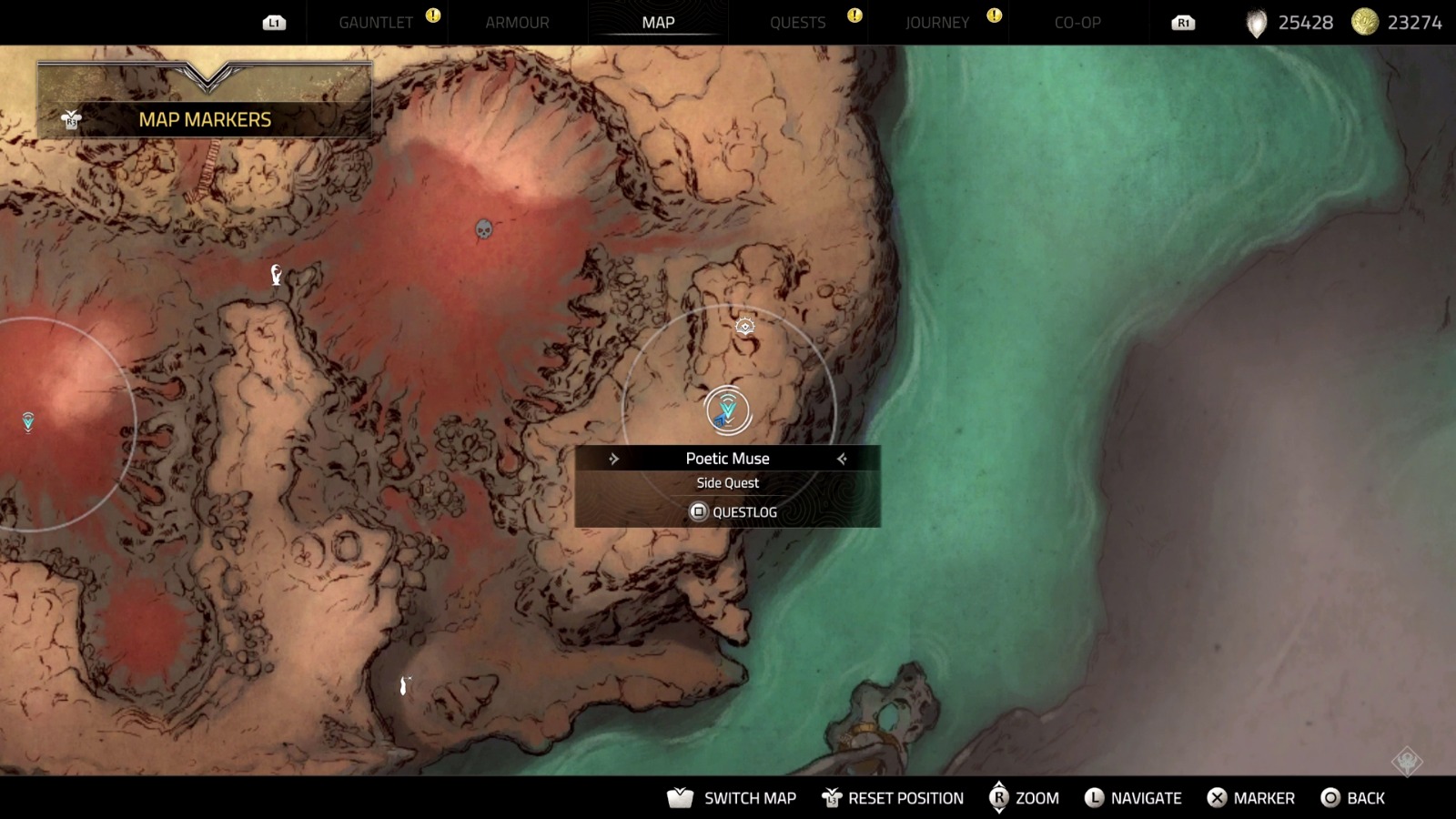Go Back from the map screen

(1353, 798)
